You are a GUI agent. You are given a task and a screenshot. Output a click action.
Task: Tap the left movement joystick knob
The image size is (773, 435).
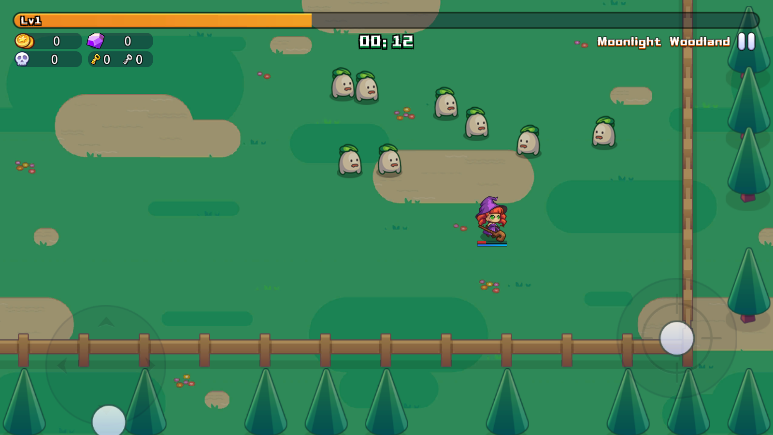109,421
